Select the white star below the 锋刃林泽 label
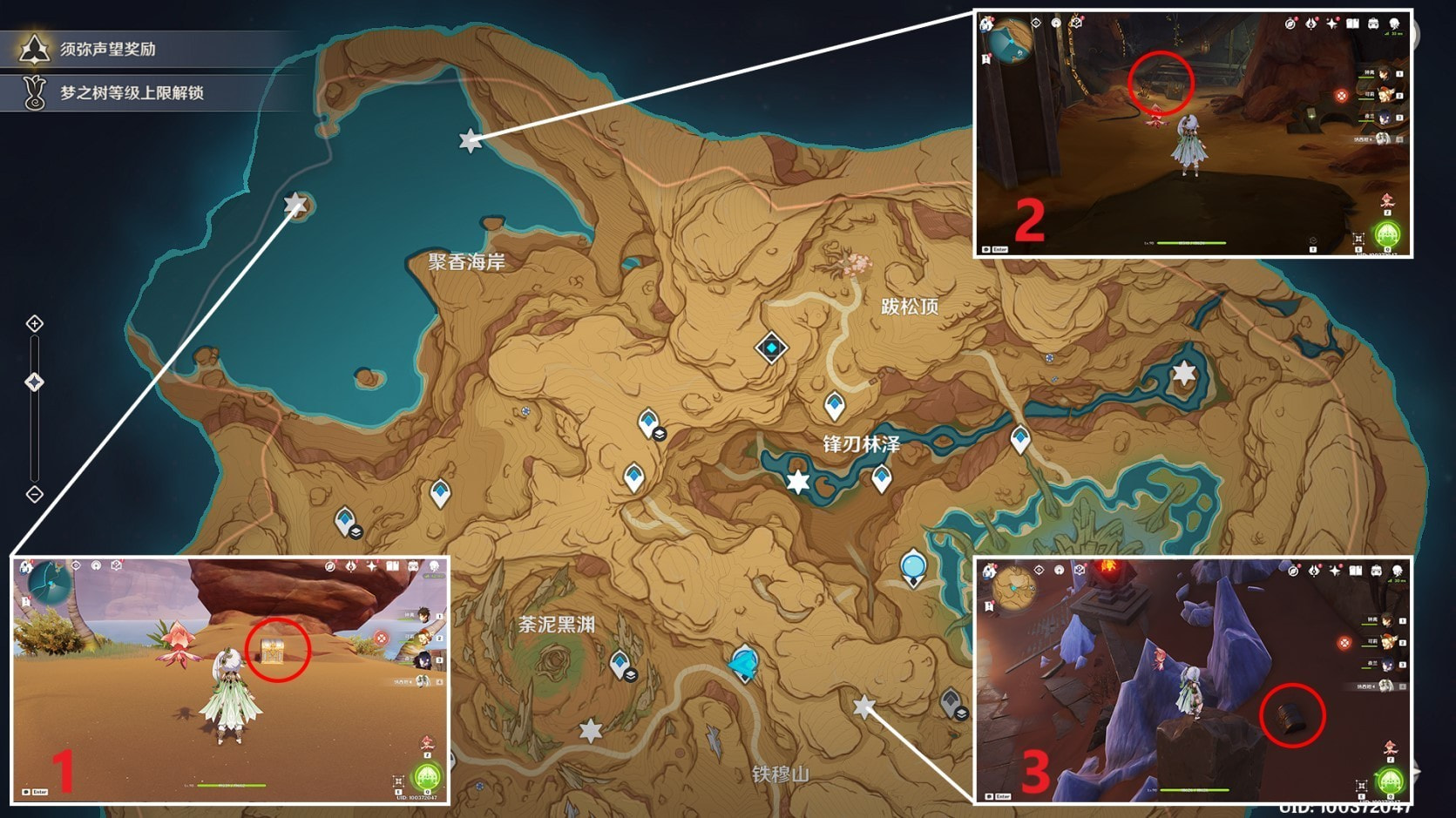Image resolution: width=1456 pixels, height=818 pixels. 797,481
